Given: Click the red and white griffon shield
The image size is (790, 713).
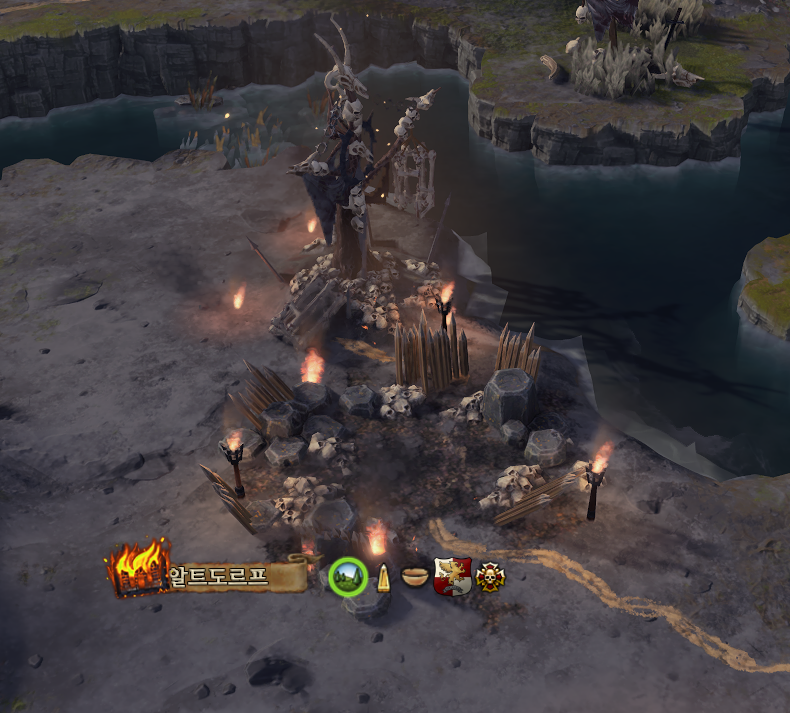Looking at the screenshot, I should pos(452,576).
